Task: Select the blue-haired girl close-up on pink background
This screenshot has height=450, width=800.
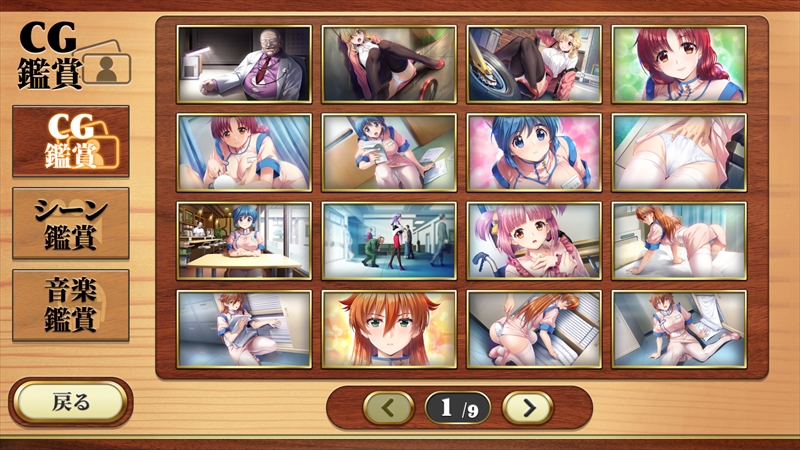Action: point(534,151)
